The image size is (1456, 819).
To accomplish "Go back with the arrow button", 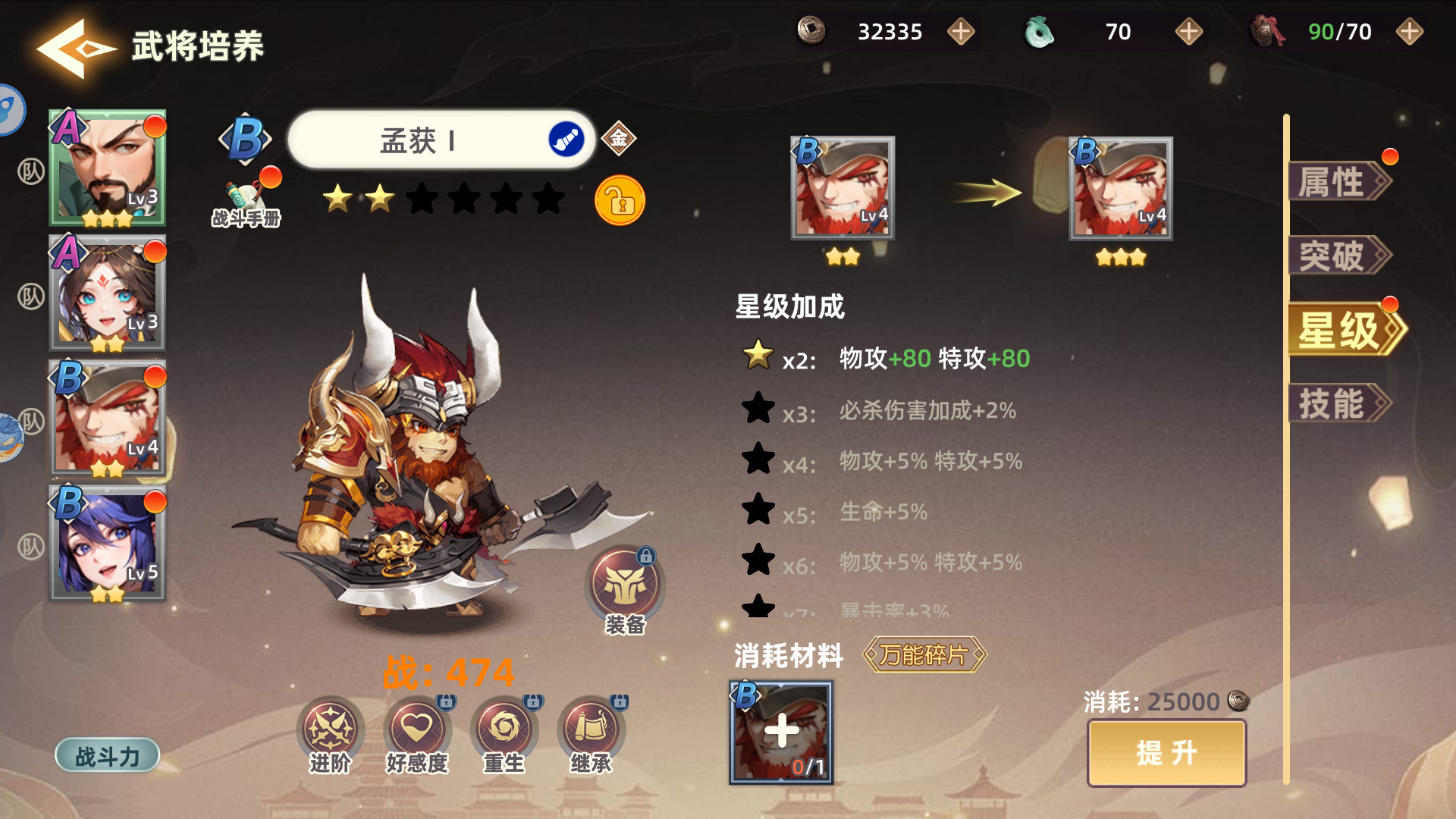I will (74, 49).
